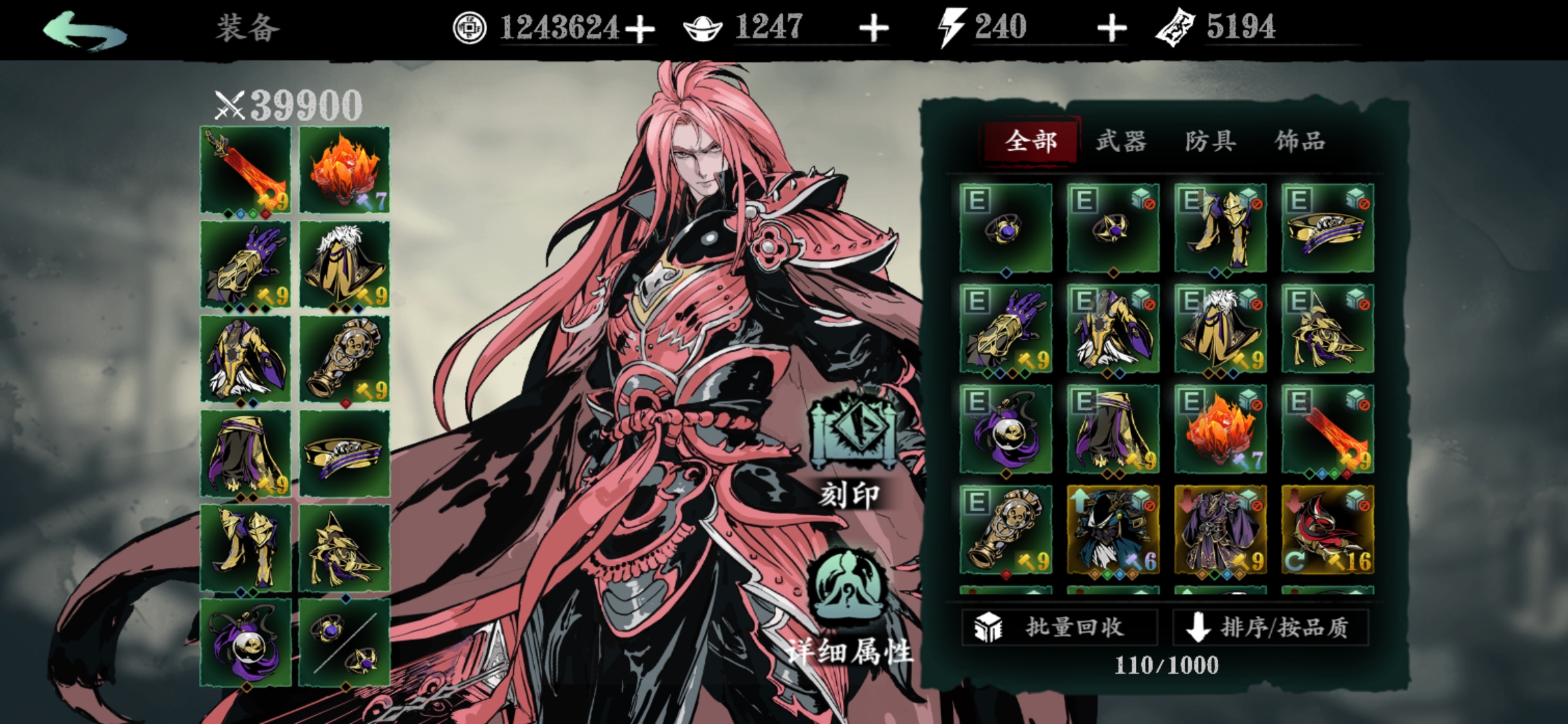Select the equipped flaming red sword slot

tap(246, 171)
